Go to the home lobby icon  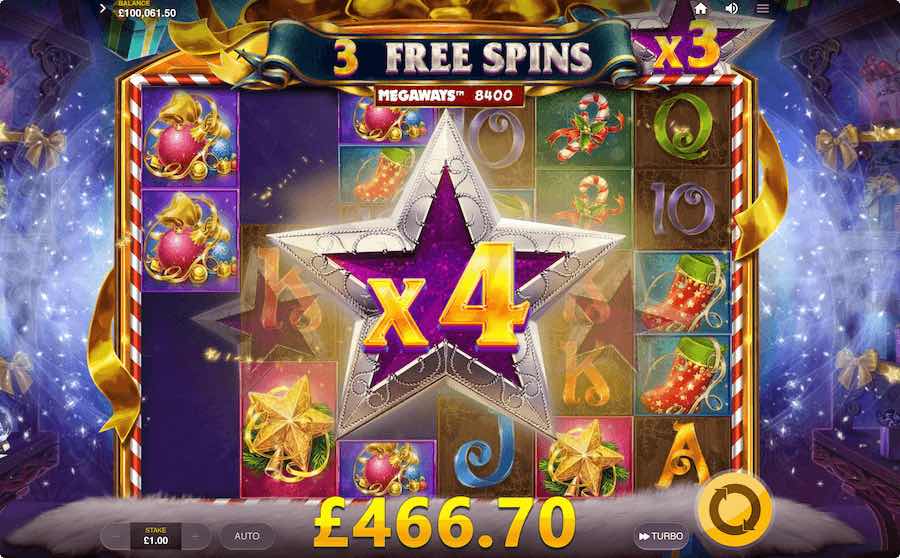tap(701, 8)
